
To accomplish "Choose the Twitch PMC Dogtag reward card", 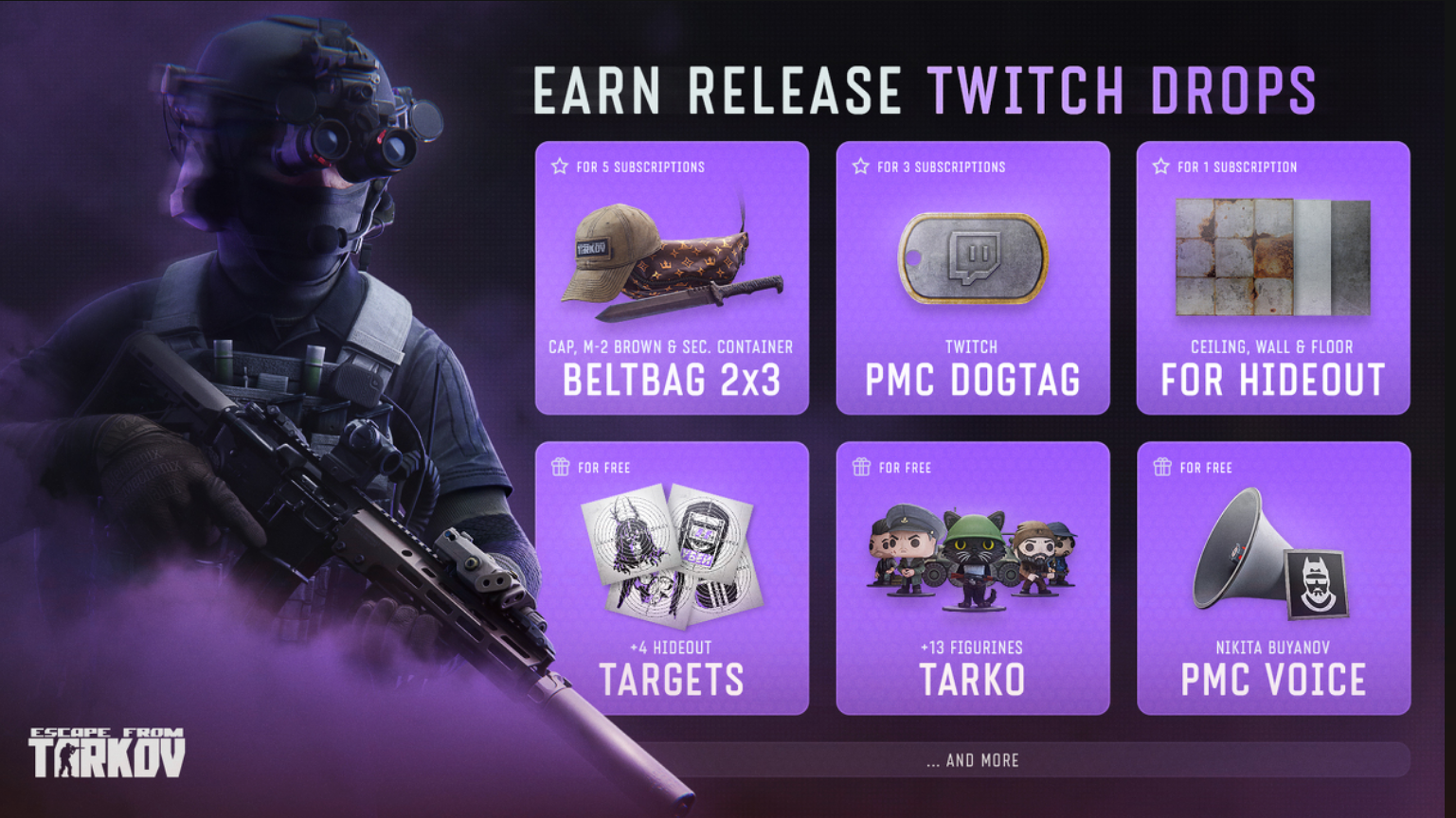I will pos(972,278).
